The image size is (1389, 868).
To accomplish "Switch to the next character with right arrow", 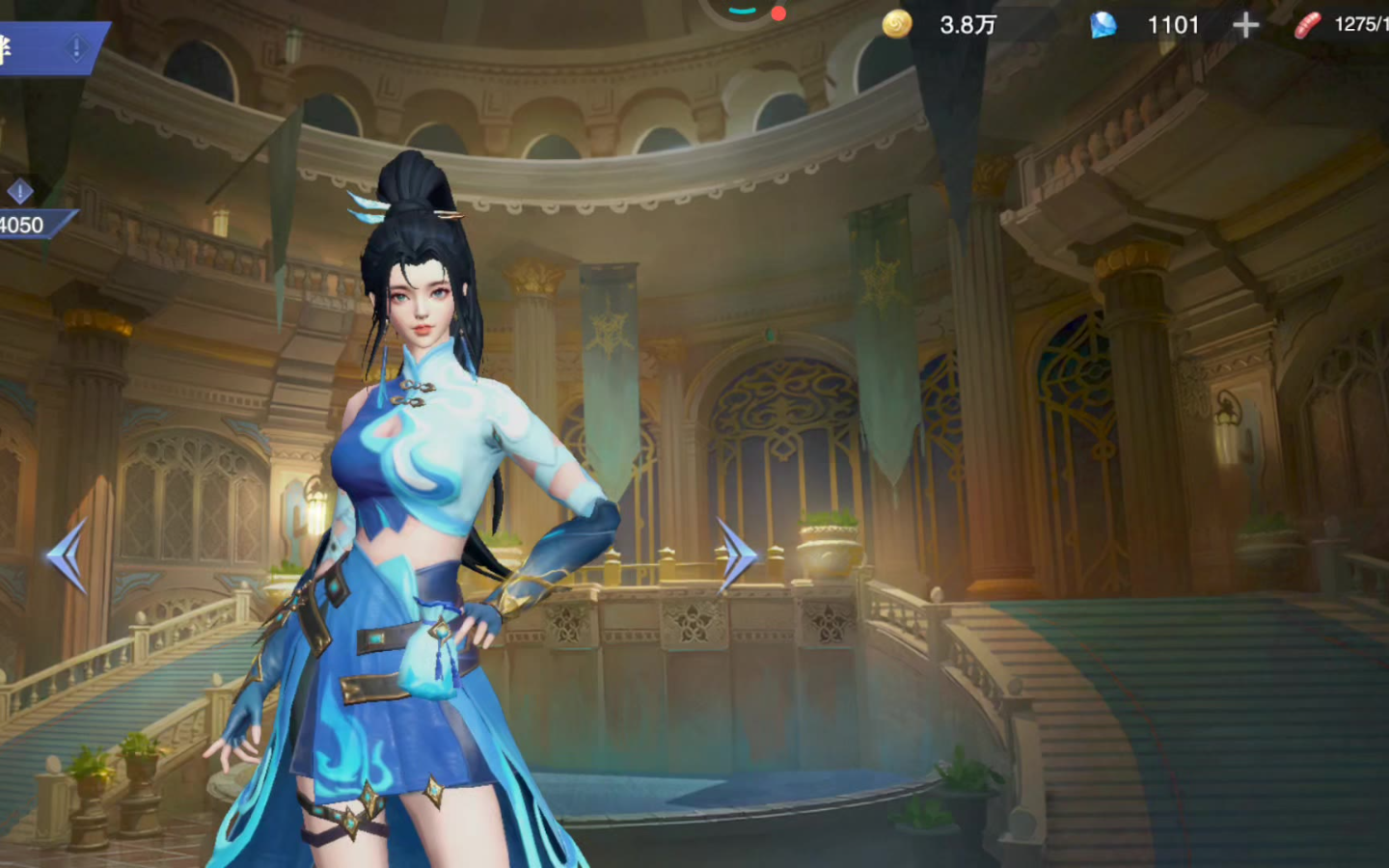I will [738, 556].
